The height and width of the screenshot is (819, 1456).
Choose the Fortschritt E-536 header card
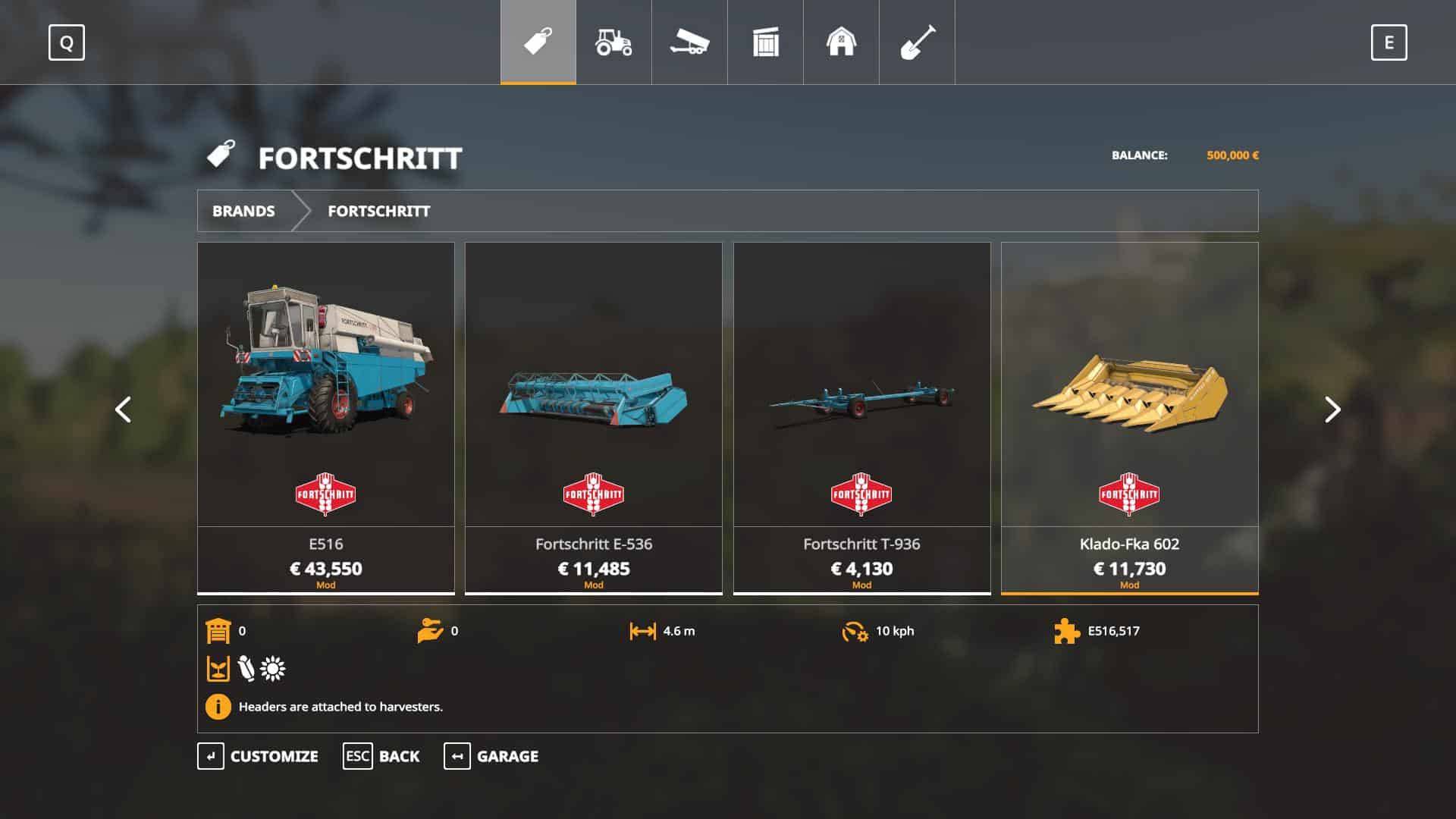tap(593, 417)
